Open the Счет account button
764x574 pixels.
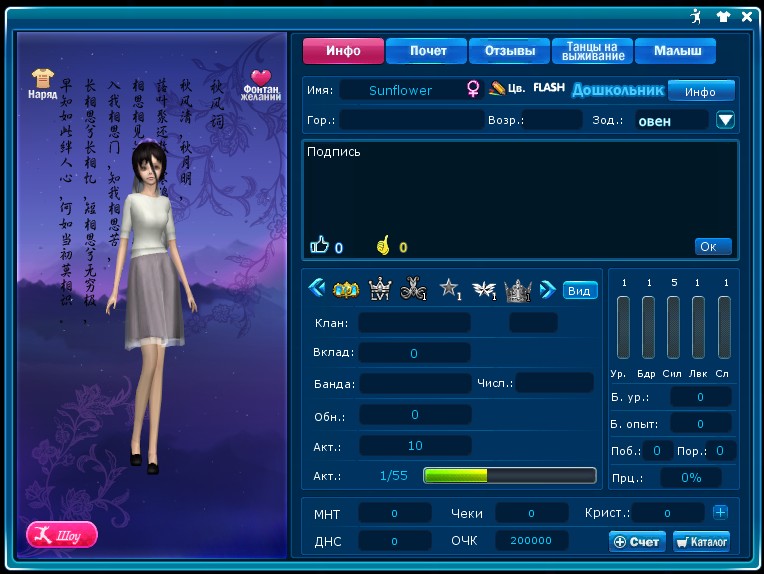tap(637, 541)
